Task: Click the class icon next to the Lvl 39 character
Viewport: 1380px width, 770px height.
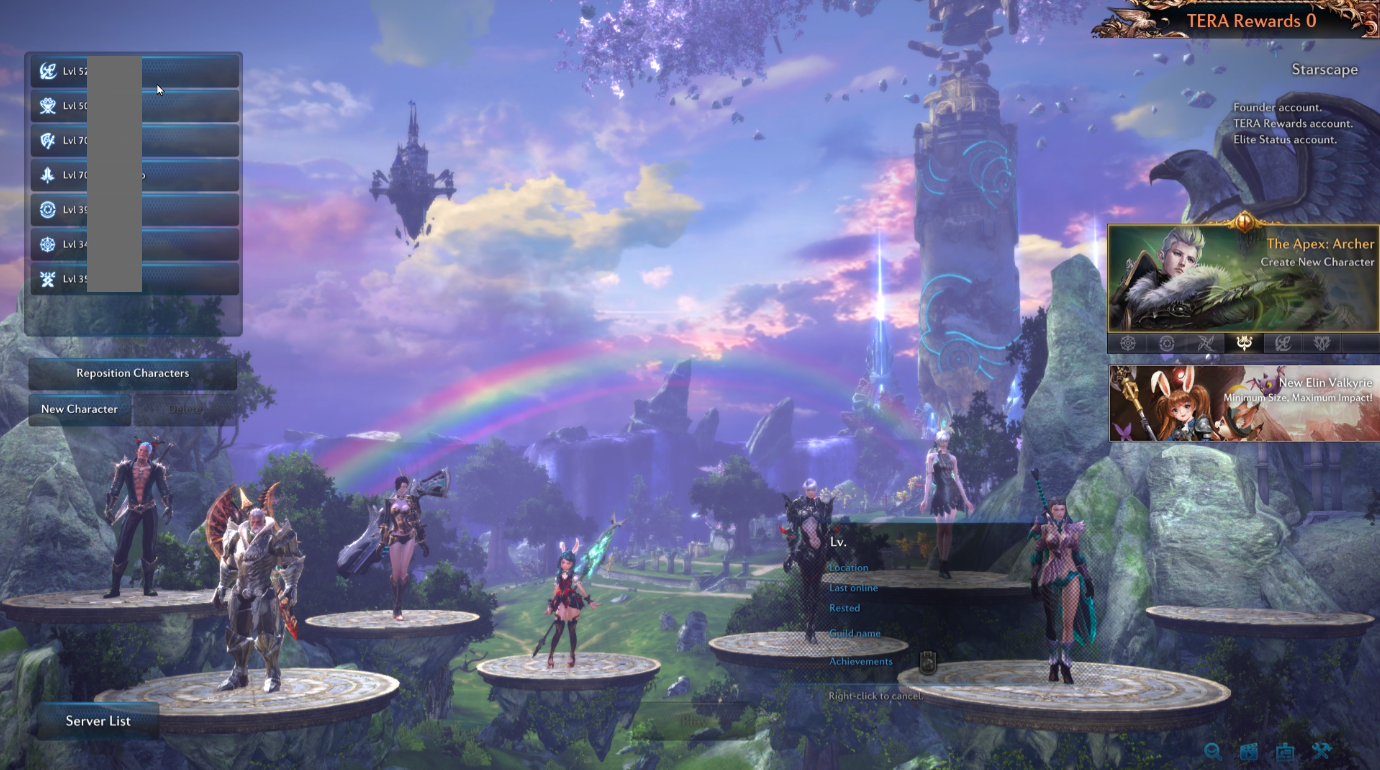Action: tap(47, 209)
